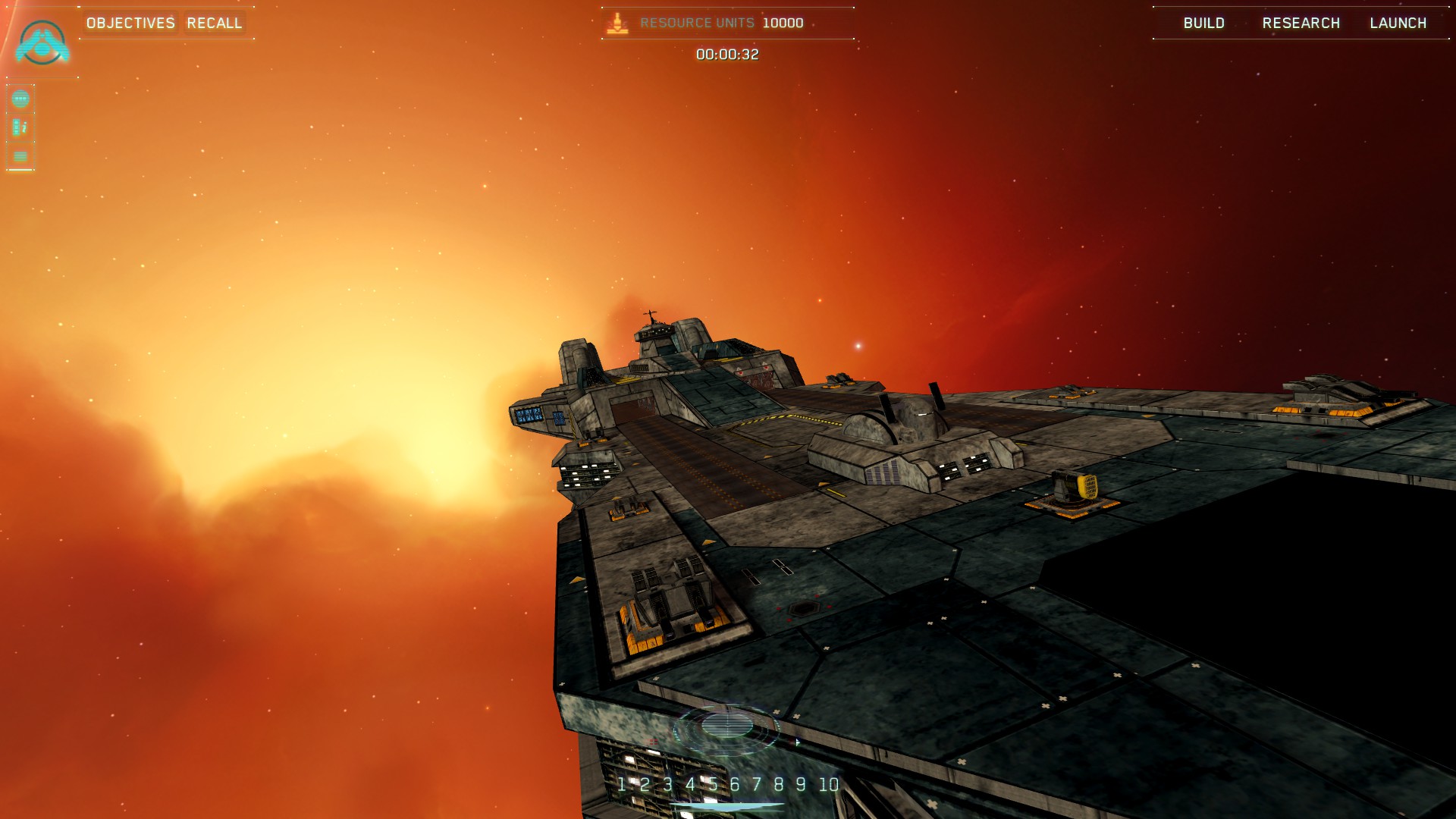
Task: Open the Launch menu
Action: coord(1398,23)
